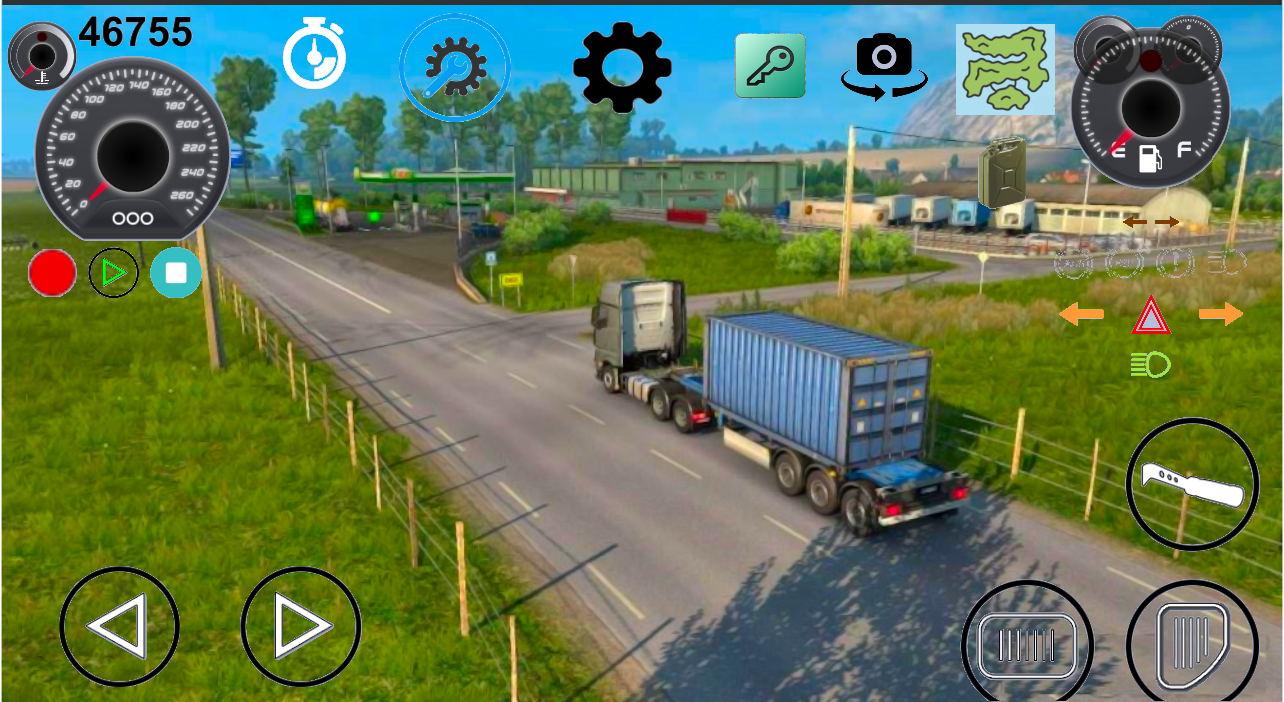1284x702 pixels.
Task: Toggle the green headlight icon
Action: point(1151,365)
